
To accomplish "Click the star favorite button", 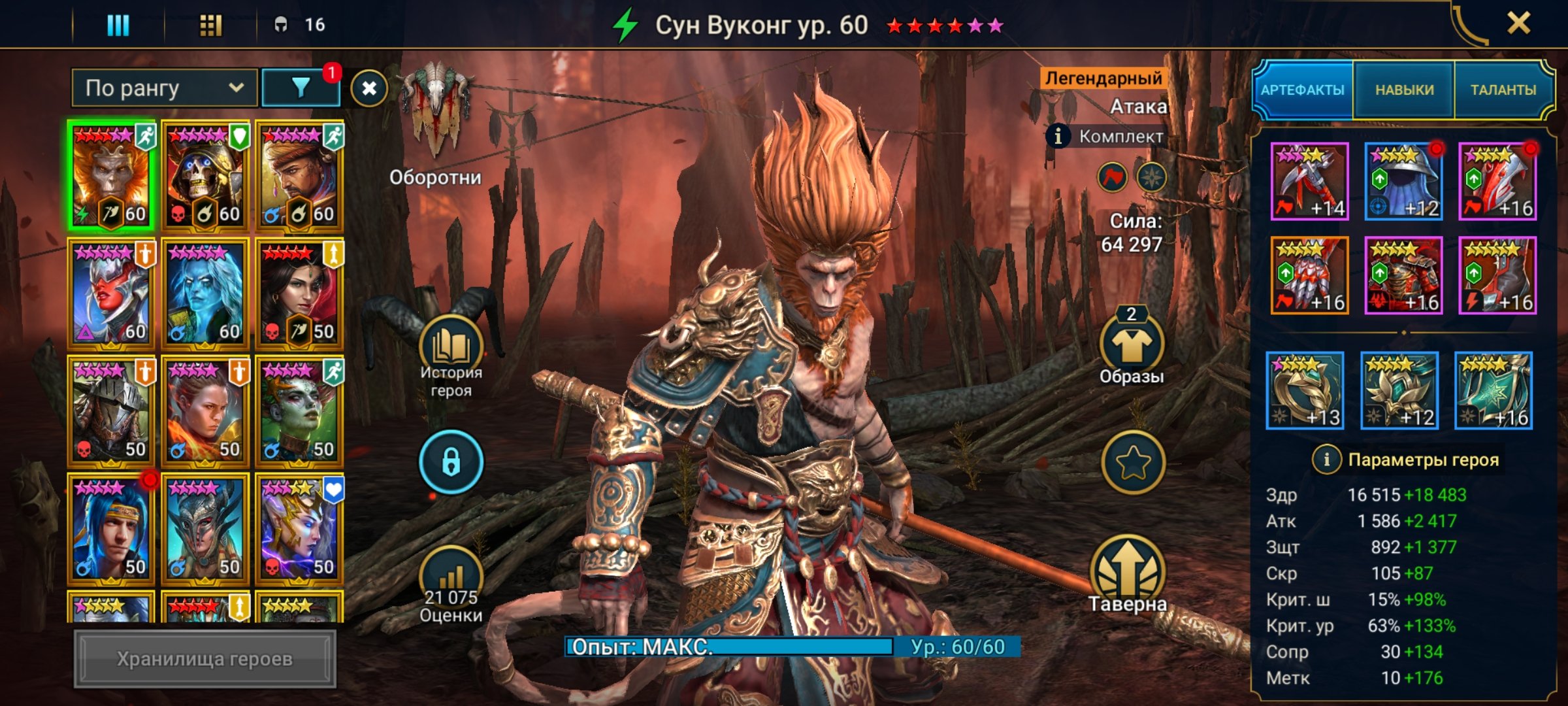I will 1133,463.
